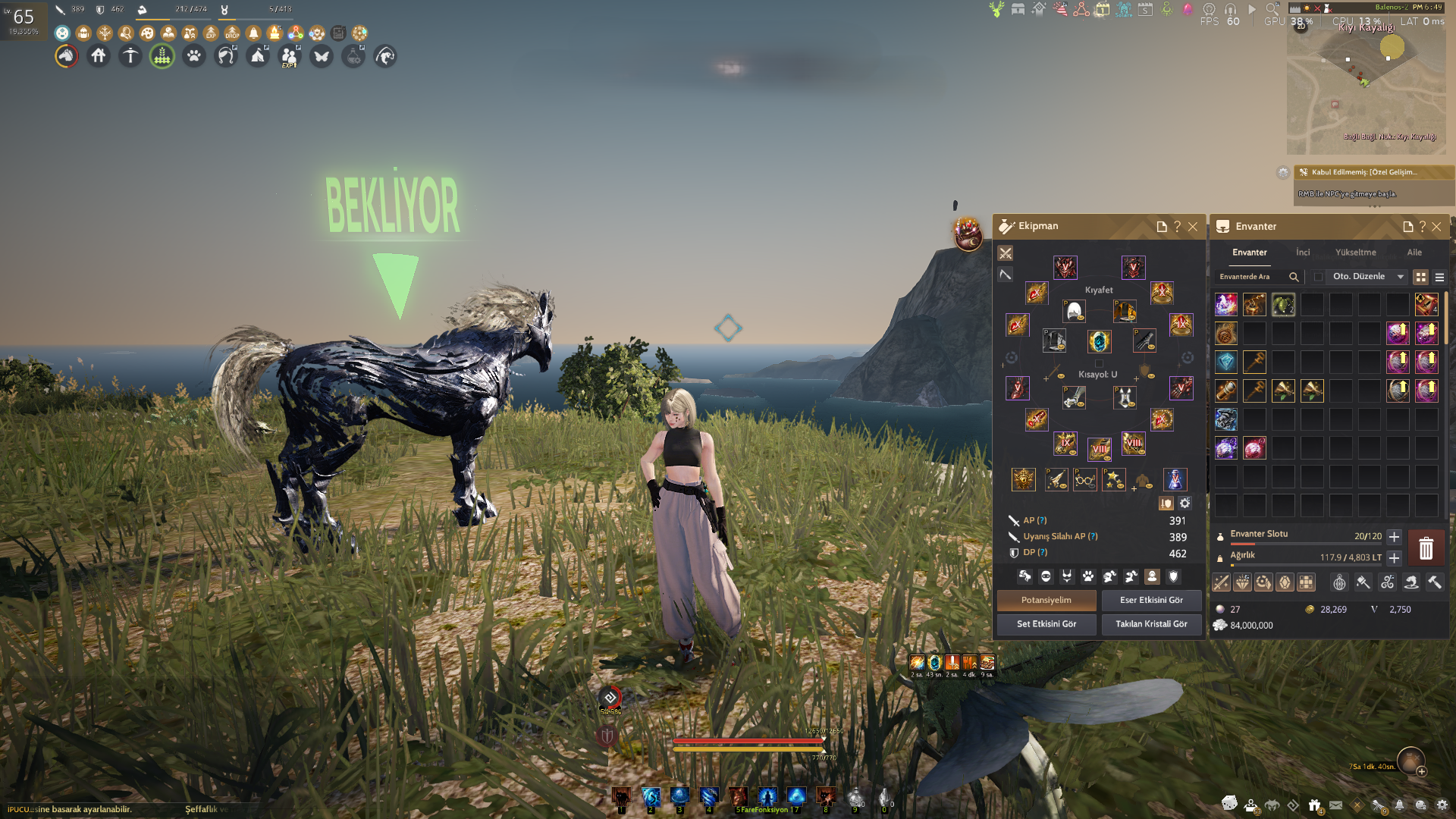Screen dimensions: 1456x819
Task: Open the house icon in top bar
Action: tap(99, 56)
